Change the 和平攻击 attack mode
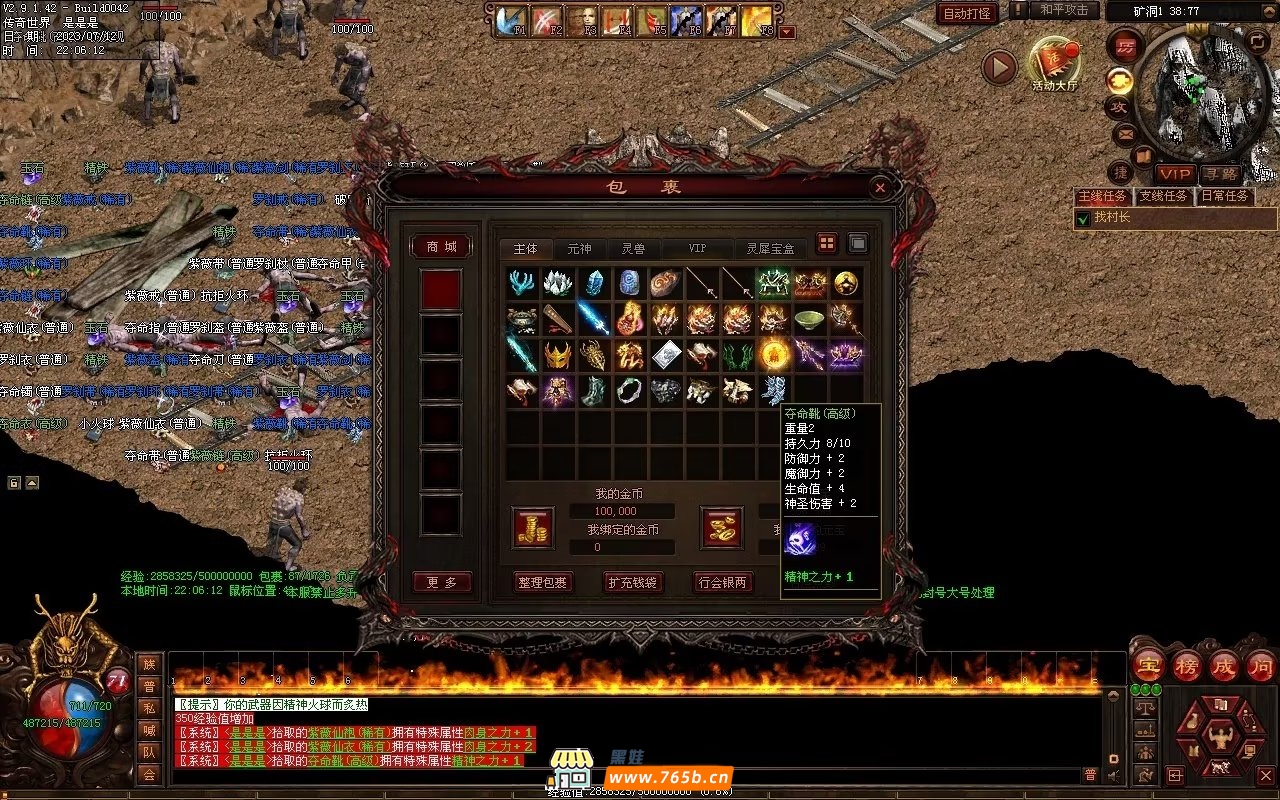The width and height of the screenshot is (1280, 800). pyautogui.click(x=1064, y=10)
